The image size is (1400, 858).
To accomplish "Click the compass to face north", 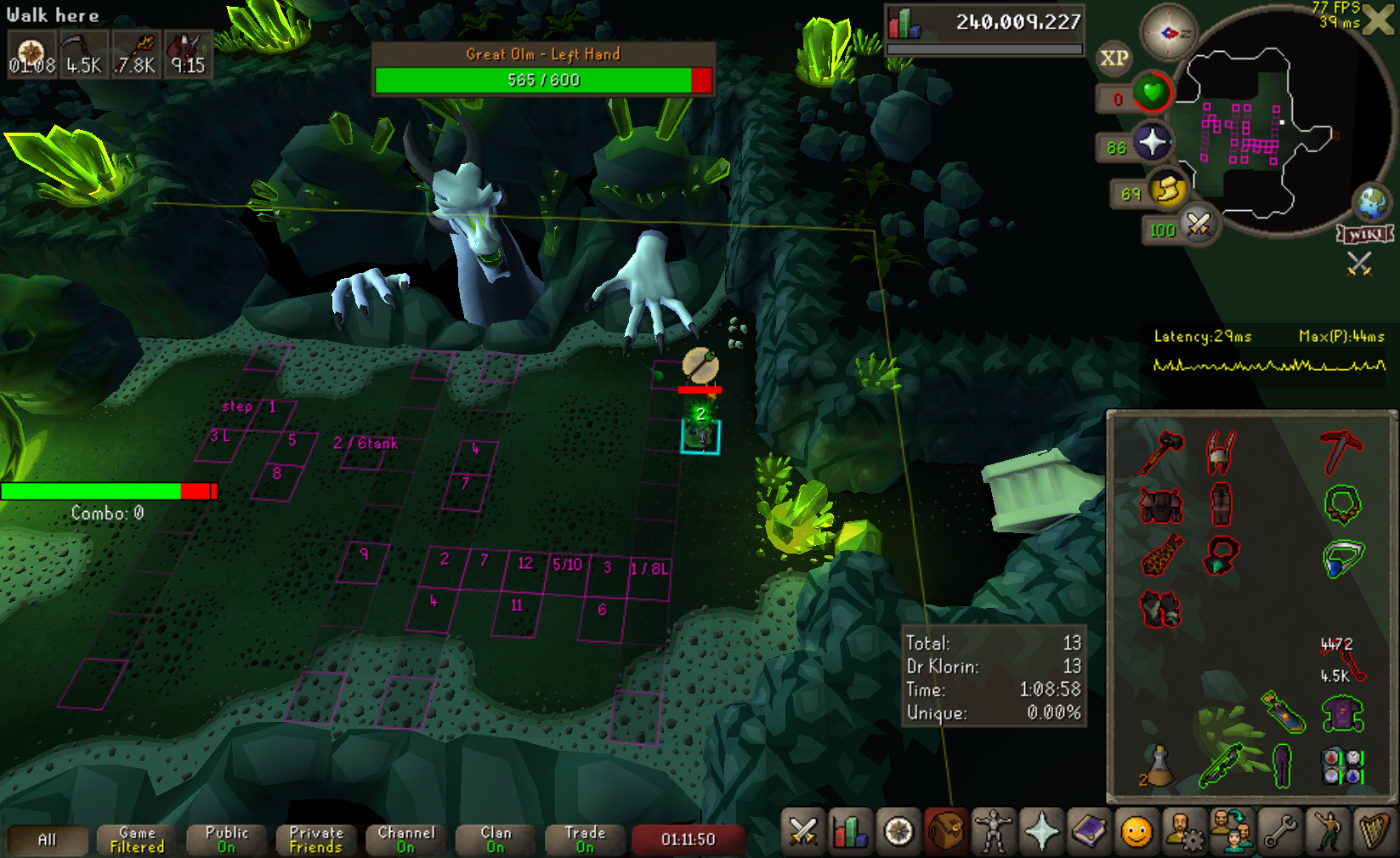I will pos(1168,32).
